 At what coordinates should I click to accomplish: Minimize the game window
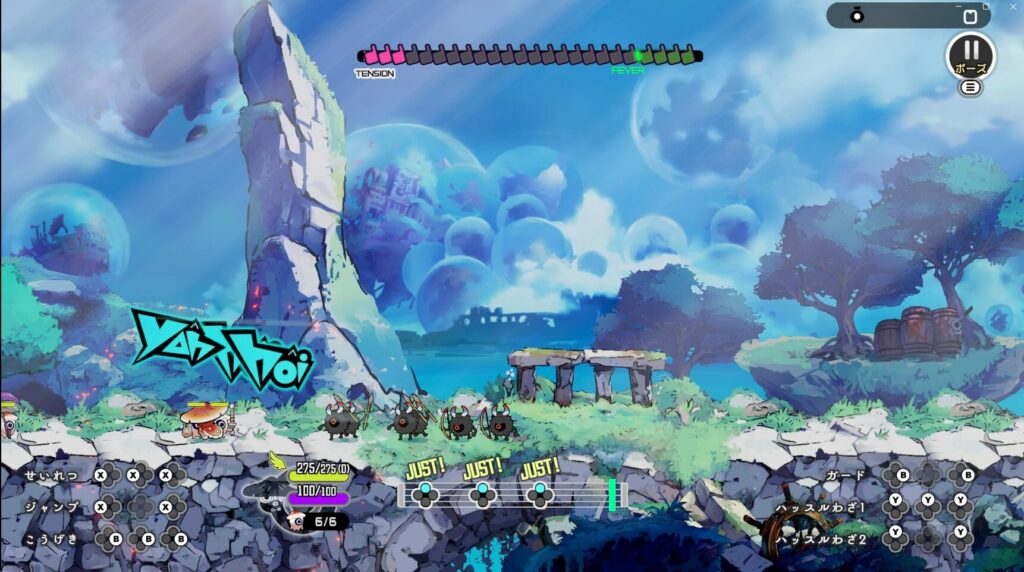960,6
